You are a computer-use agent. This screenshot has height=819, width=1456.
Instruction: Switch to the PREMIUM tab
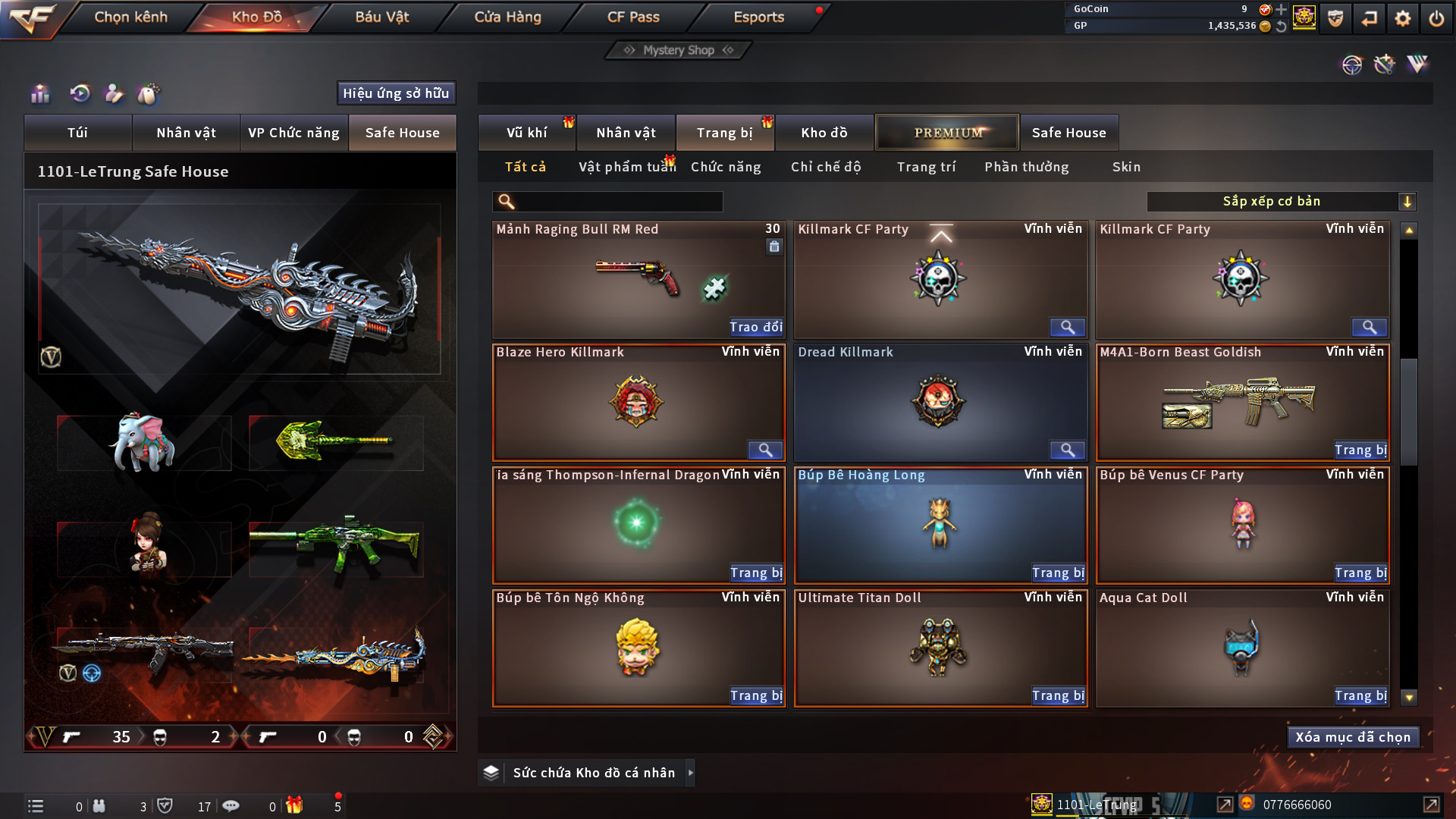coord(947,133)
